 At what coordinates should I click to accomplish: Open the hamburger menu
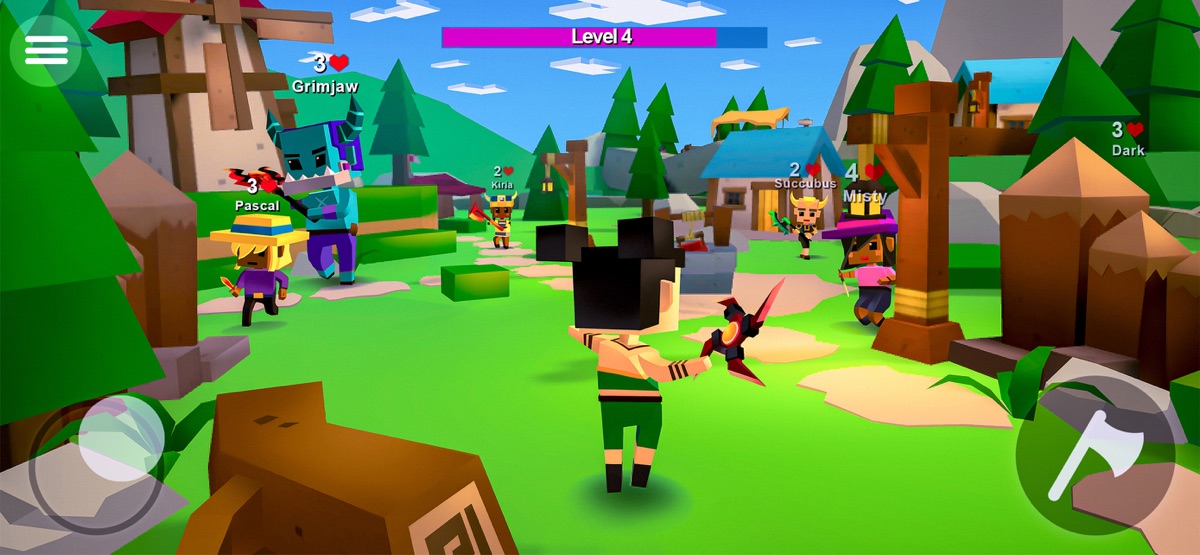[46, 50]
